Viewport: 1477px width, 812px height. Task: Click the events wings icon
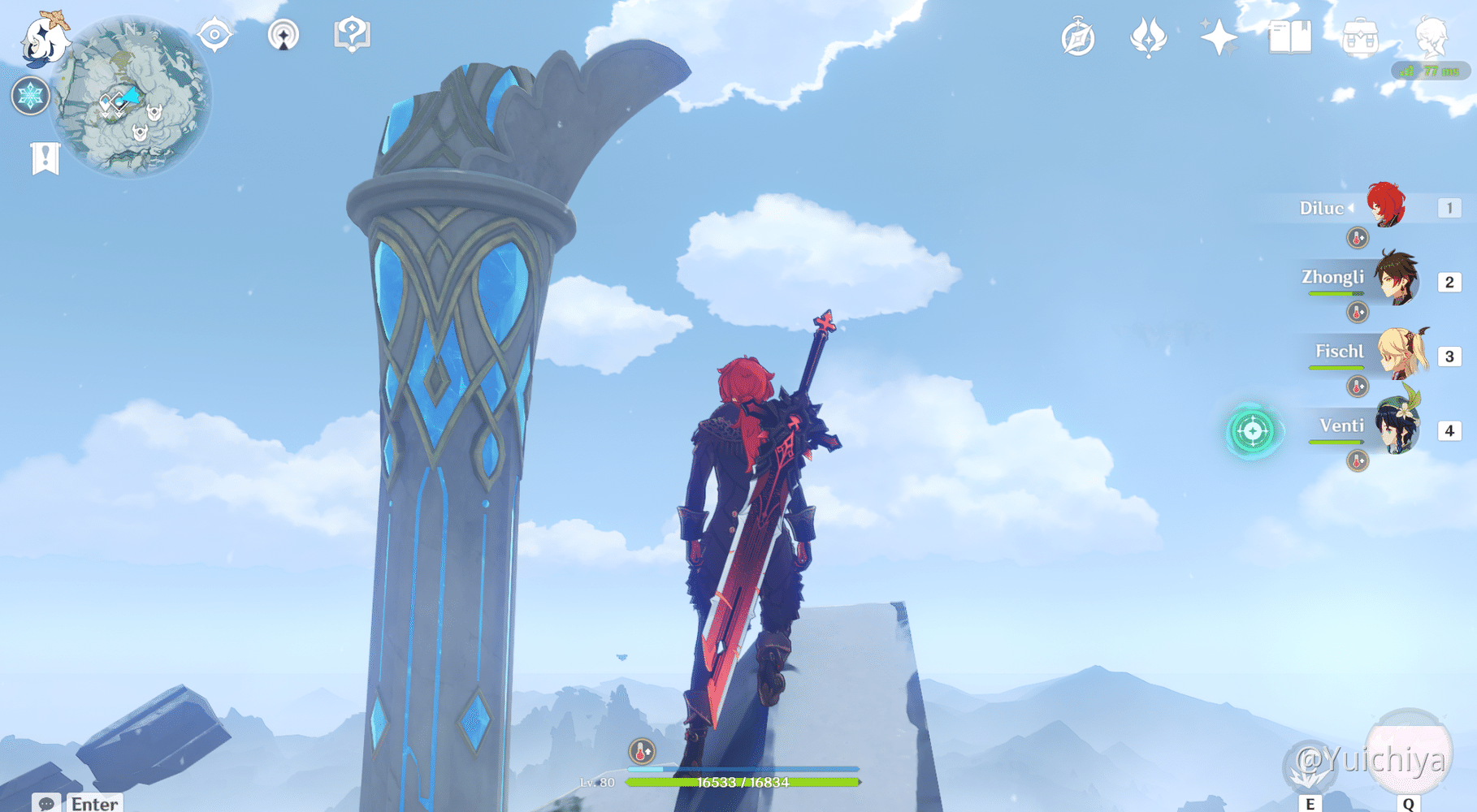coord(1148,36)
